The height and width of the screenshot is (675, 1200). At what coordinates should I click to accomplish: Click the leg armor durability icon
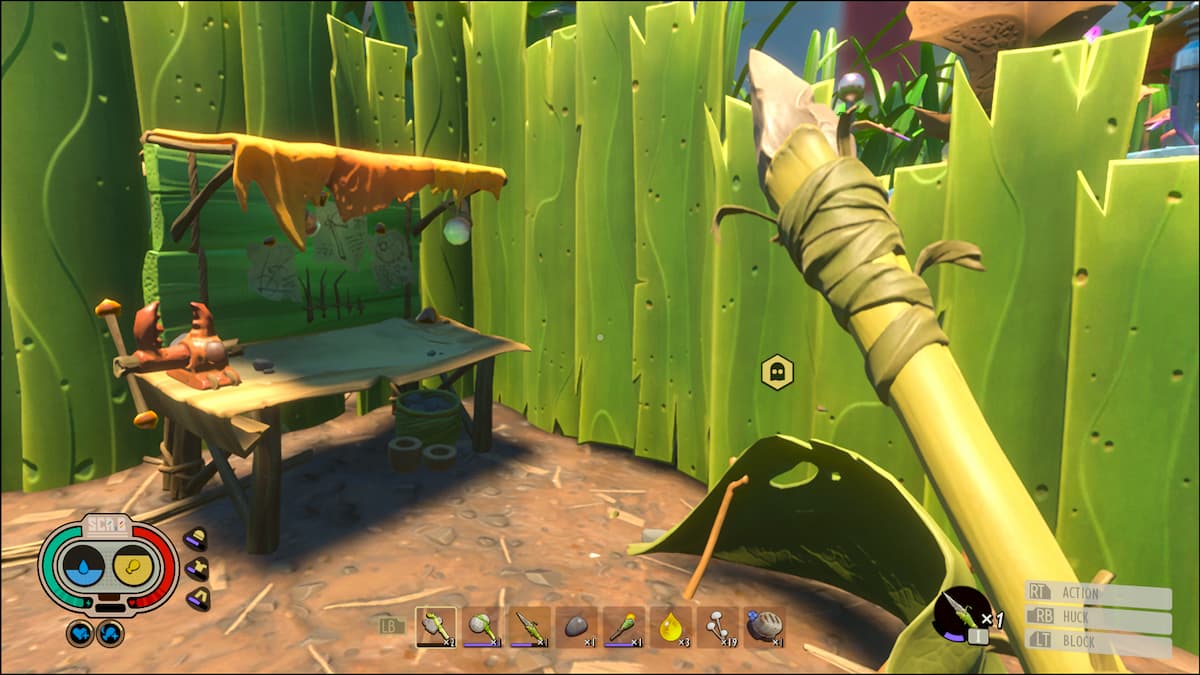tap(196, 598)
